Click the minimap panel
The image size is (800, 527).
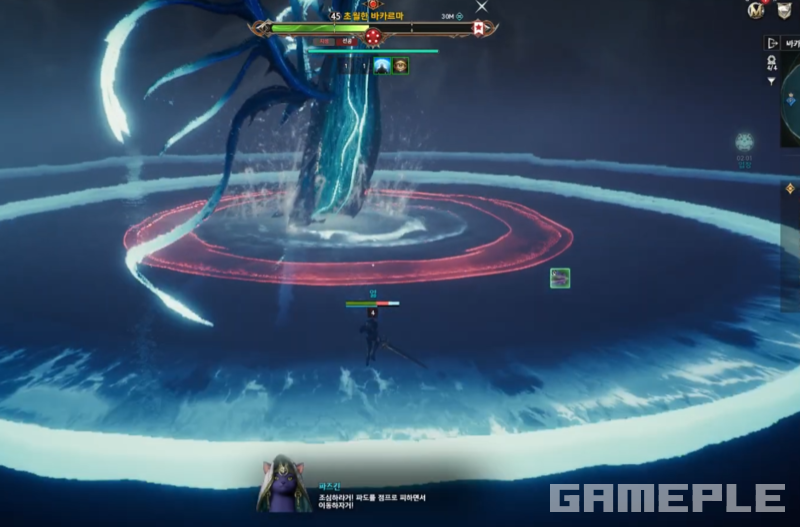(790, 110)
